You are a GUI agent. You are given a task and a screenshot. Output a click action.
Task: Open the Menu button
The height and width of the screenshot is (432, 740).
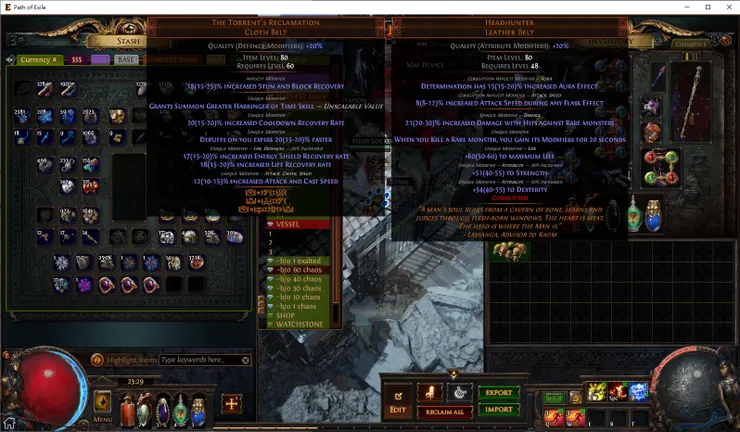pos(103,404)
